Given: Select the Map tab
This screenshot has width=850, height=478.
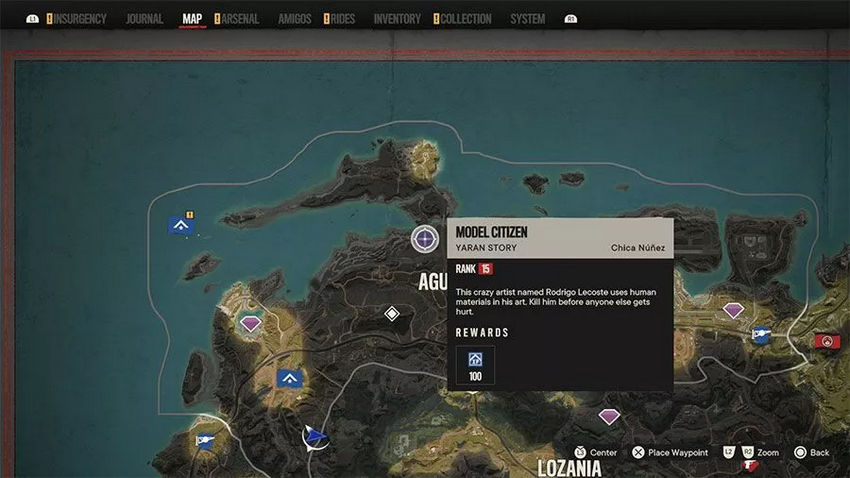Looking at the screenshot, I should 192,19.
